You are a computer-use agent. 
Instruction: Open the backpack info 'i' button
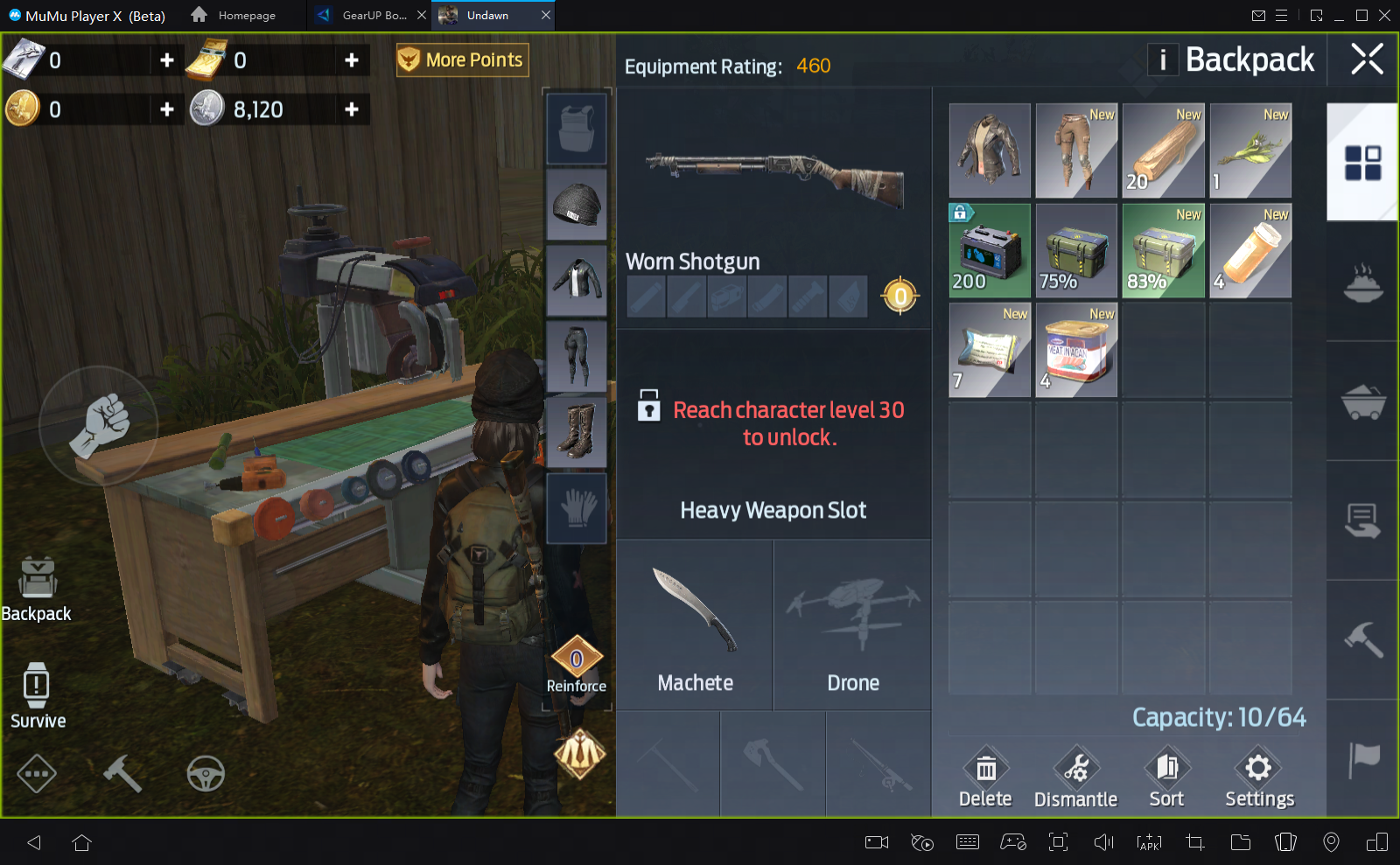point(1163,60)
